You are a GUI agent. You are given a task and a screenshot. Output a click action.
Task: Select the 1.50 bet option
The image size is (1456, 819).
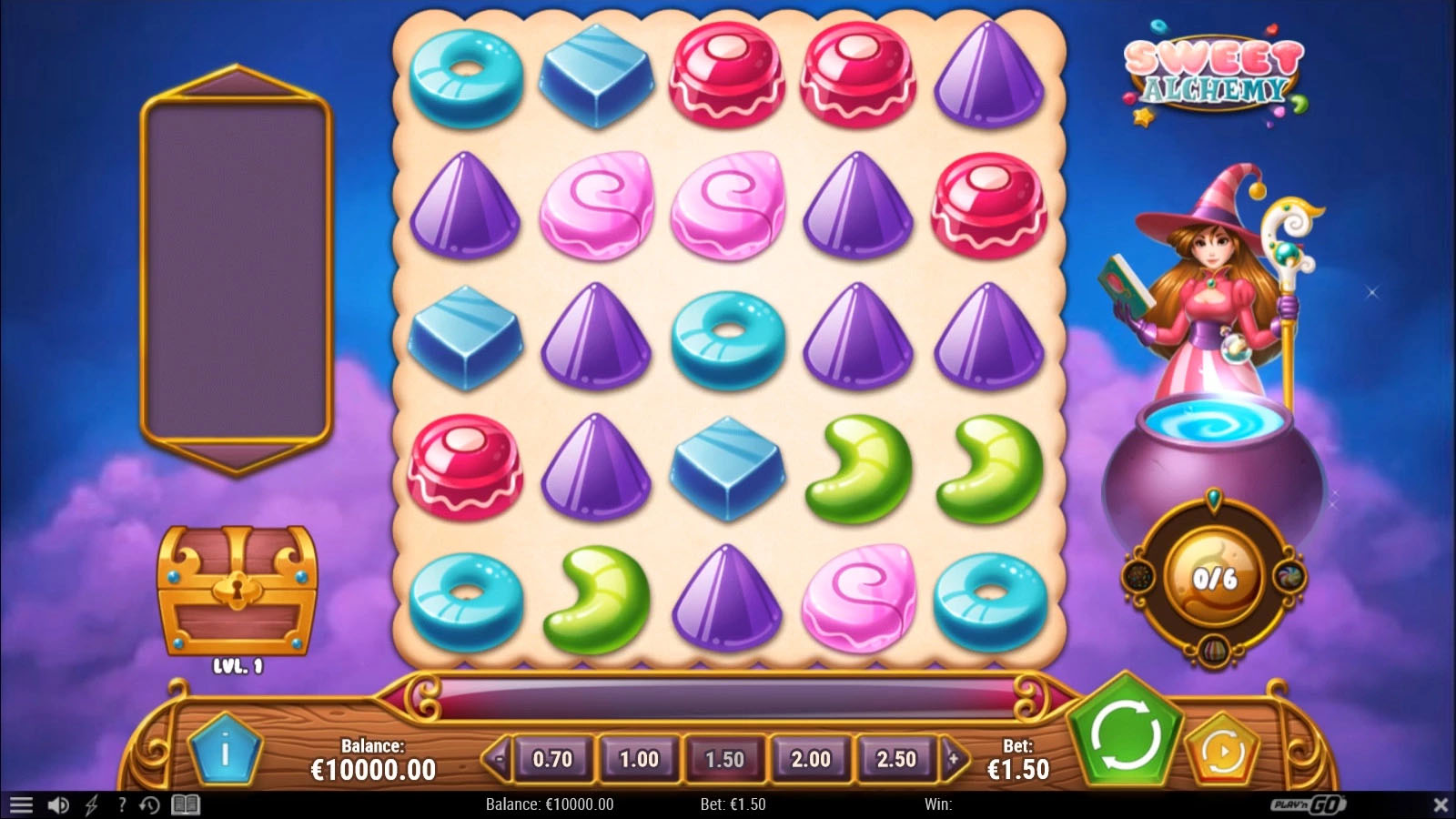724,758
